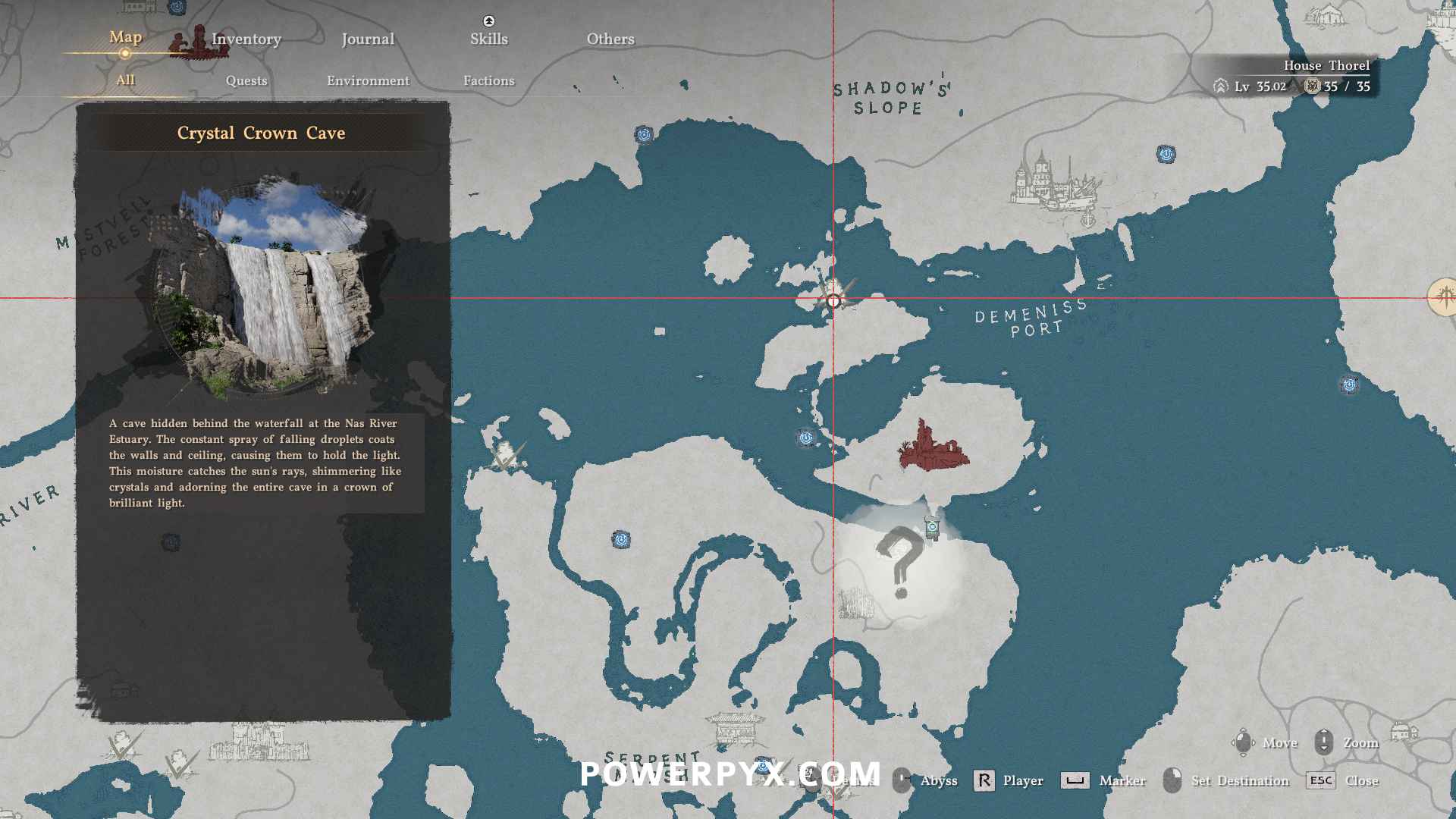
Task: Switch to the Environment map filter
Action: pyautogui.click(x=368, y=81)
